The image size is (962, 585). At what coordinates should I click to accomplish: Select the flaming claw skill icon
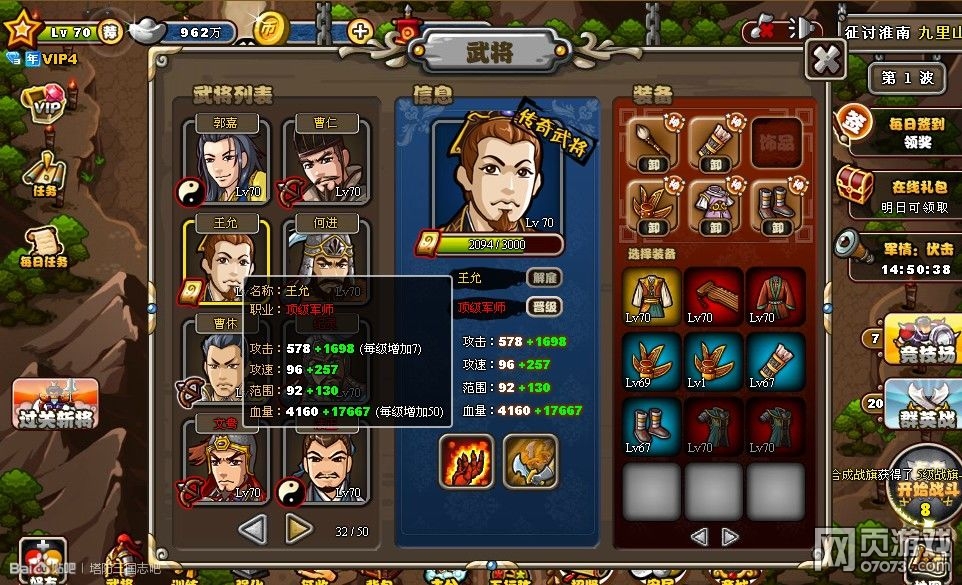pyautogui.click(x=465, y=461)
